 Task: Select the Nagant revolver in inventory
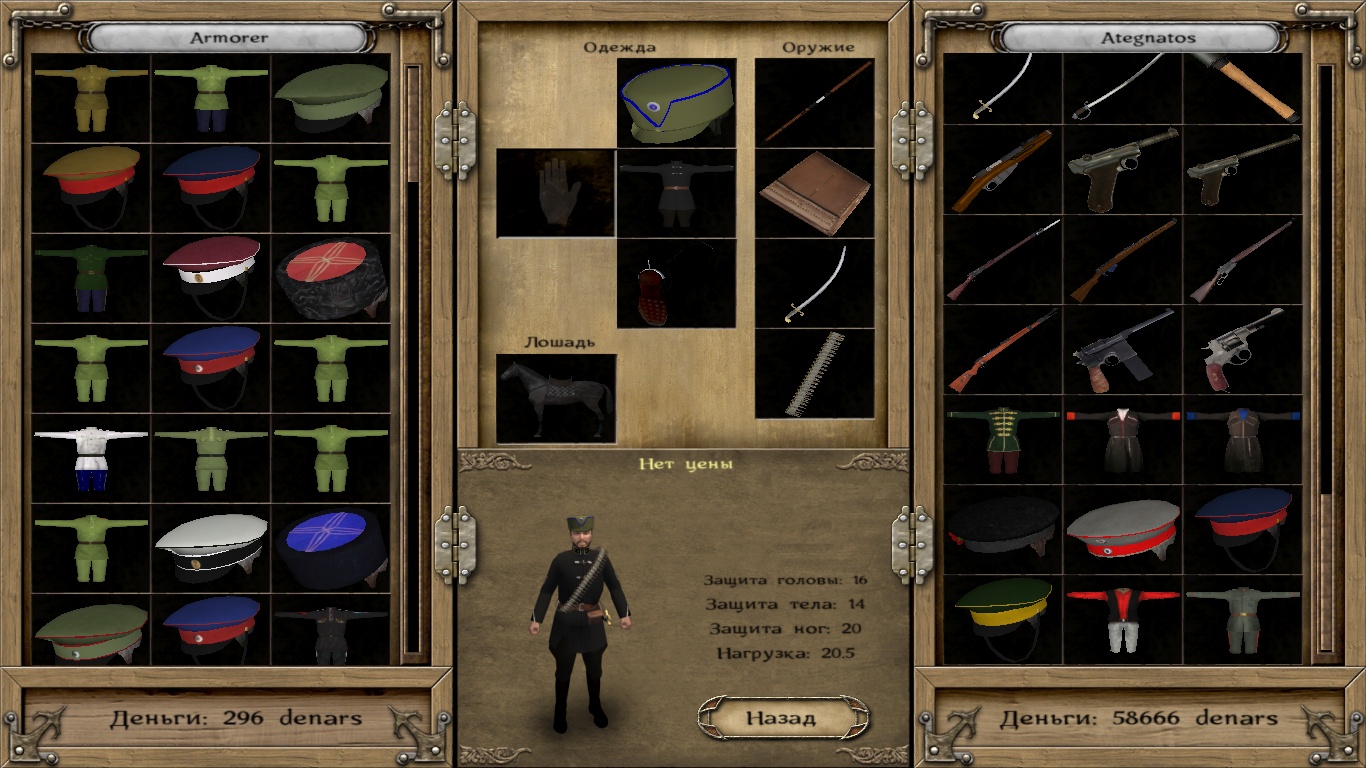(x=1242, y=349)
